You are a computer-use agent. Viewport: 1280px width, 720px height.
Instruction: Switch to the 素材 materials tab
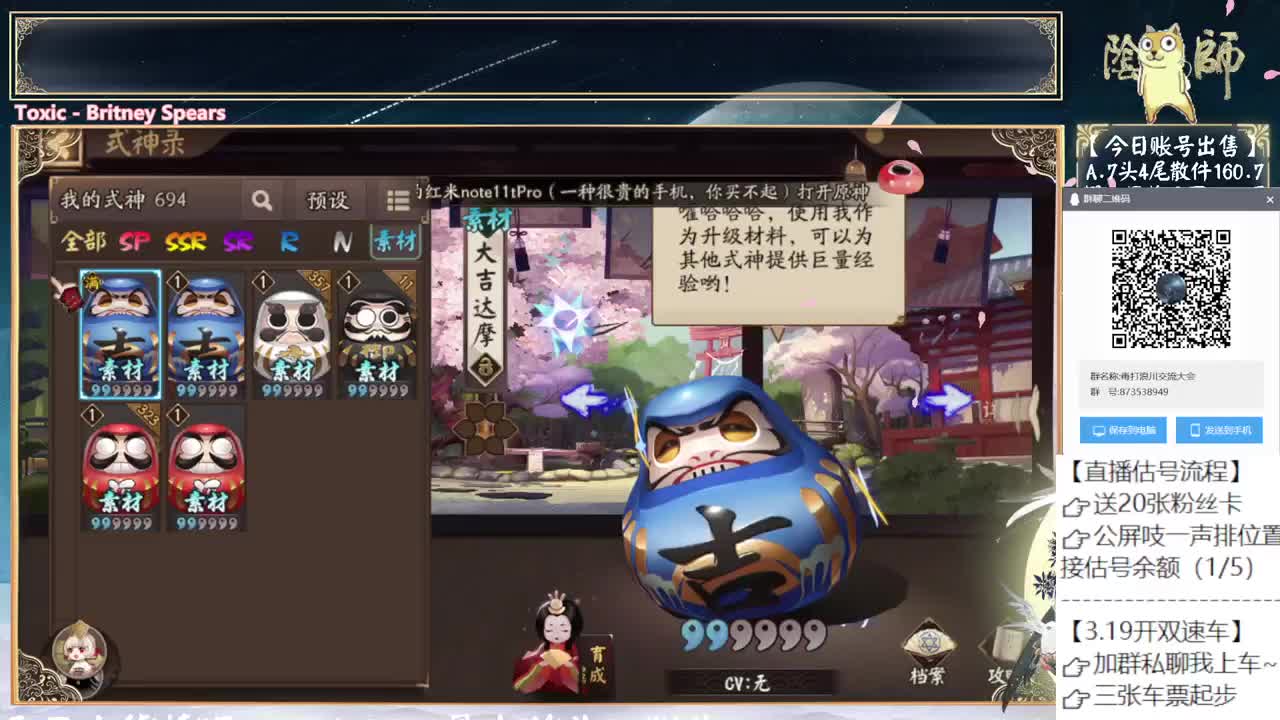393,241
